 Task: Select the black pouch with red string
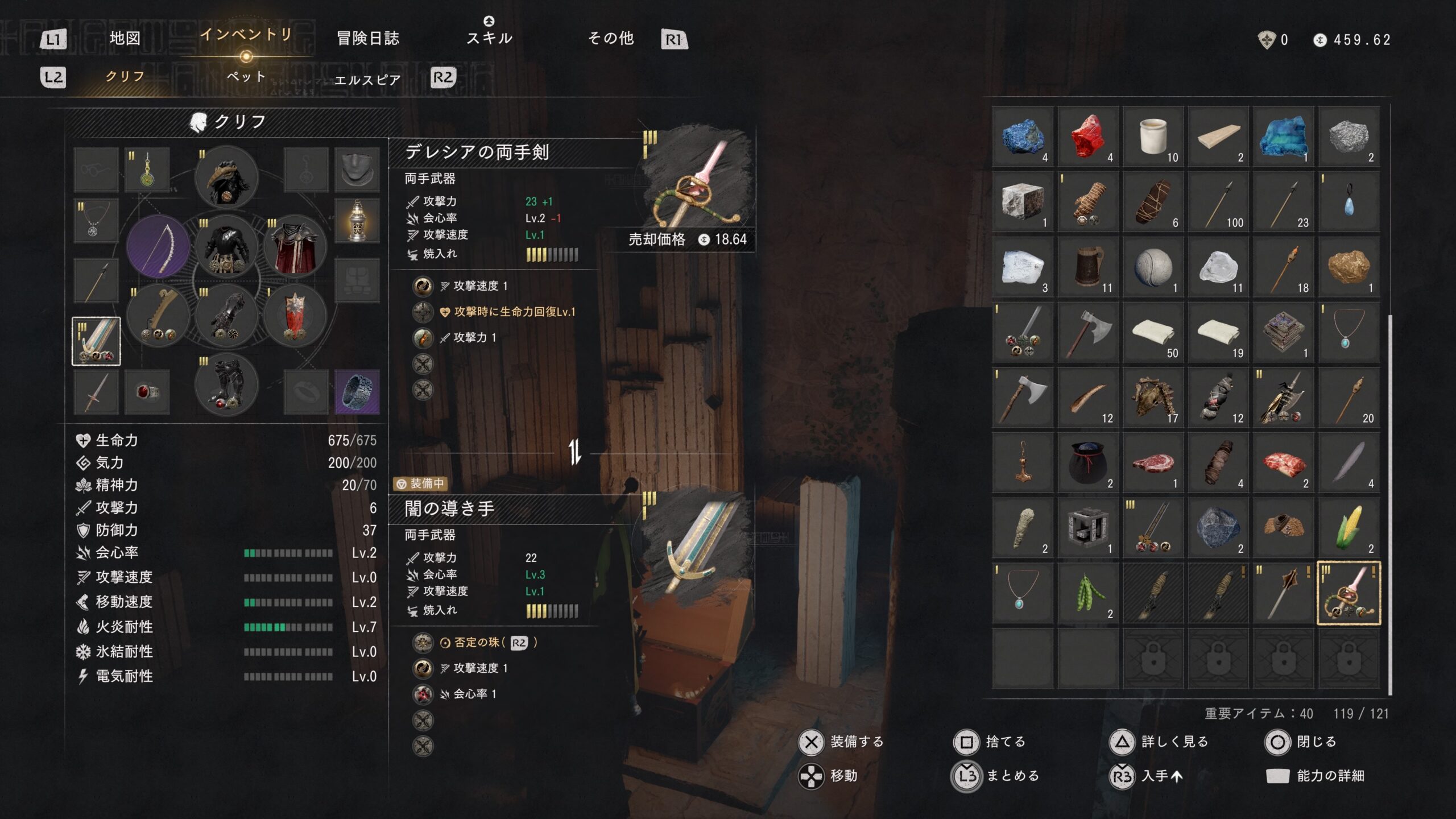(x=1087, y=462)
